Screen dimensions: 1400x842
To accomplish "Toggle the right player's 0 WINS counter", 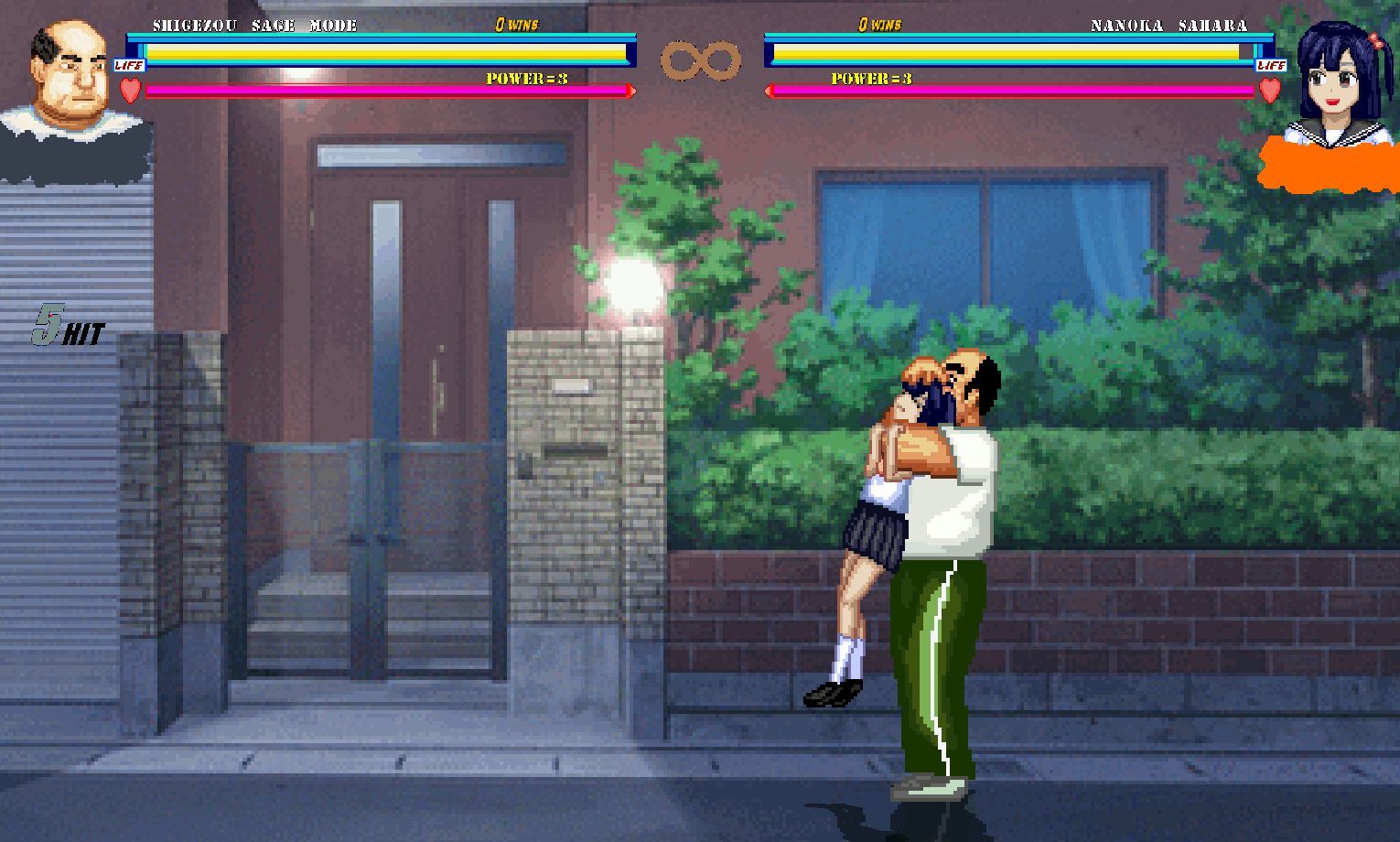I will (x=880, y=25).
